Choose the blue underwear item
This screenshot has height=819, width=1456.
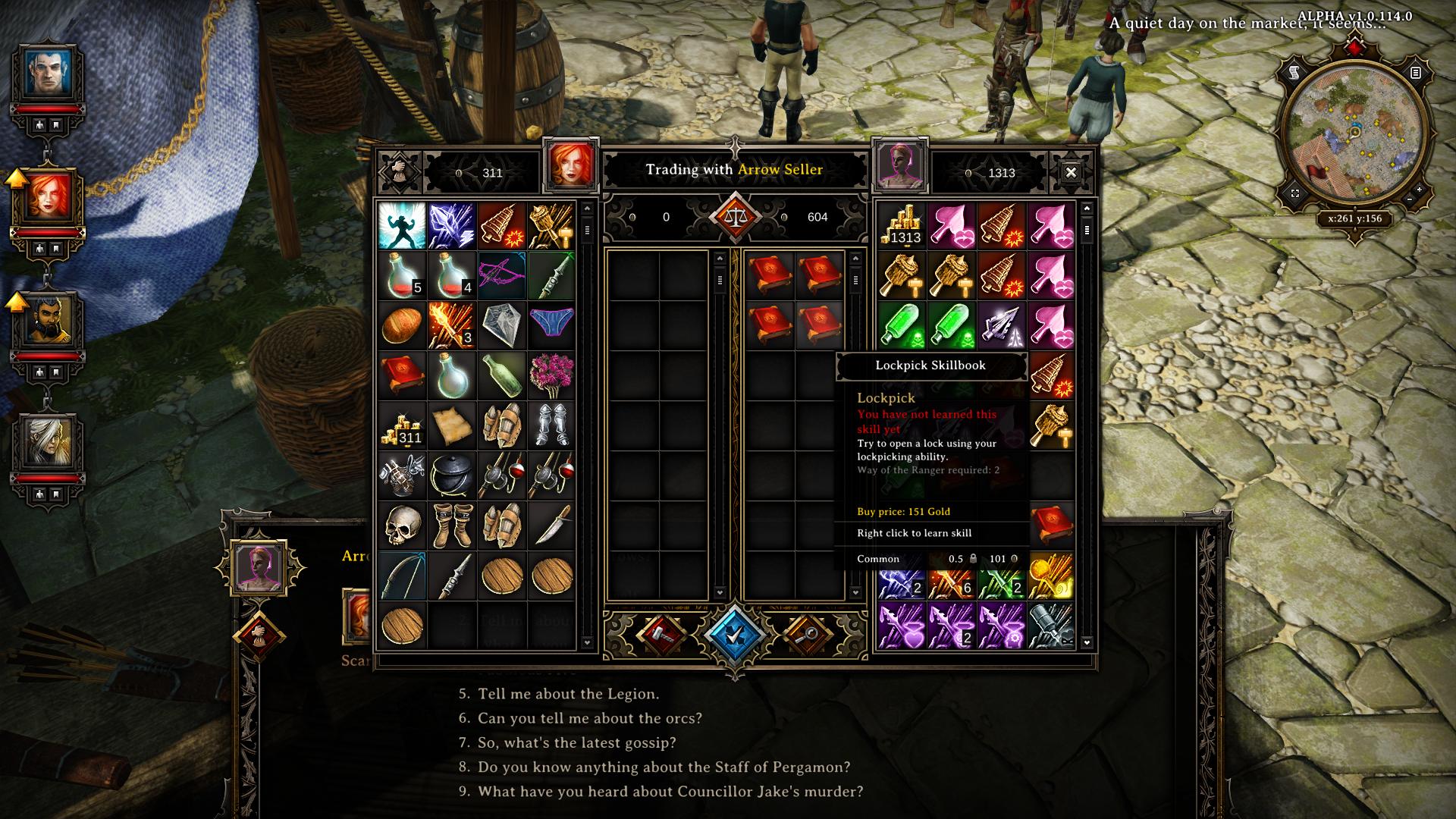[x=551, y=325]
